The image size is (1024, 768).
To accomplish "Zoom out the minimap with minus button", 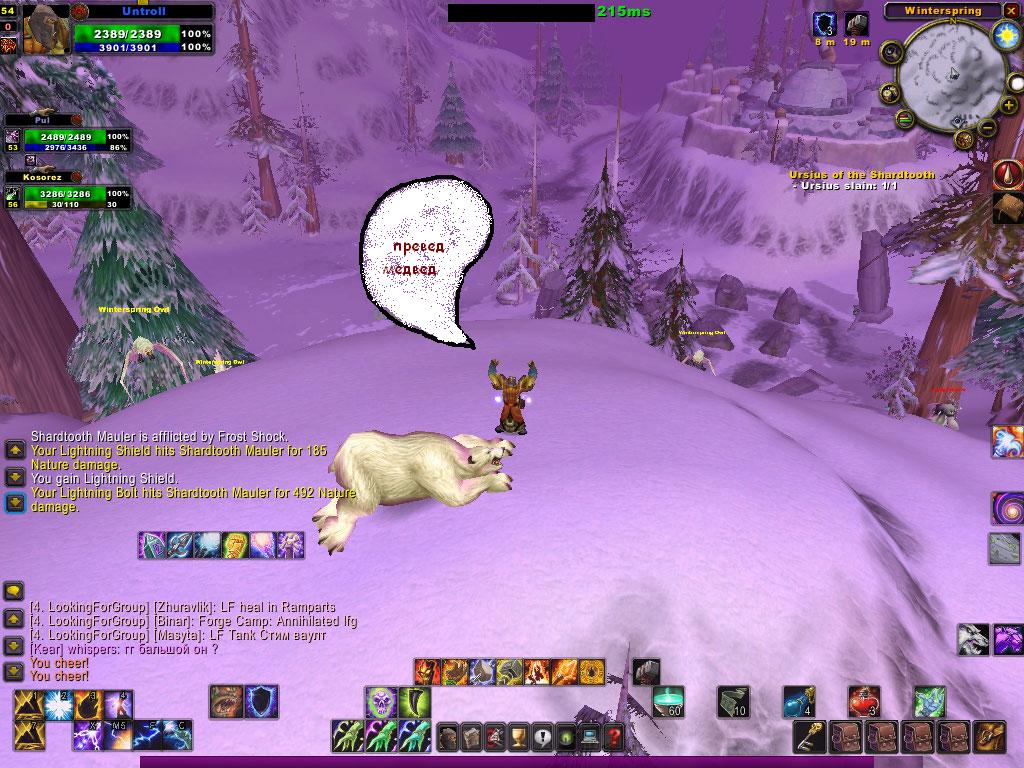I will tap(986, 128).
